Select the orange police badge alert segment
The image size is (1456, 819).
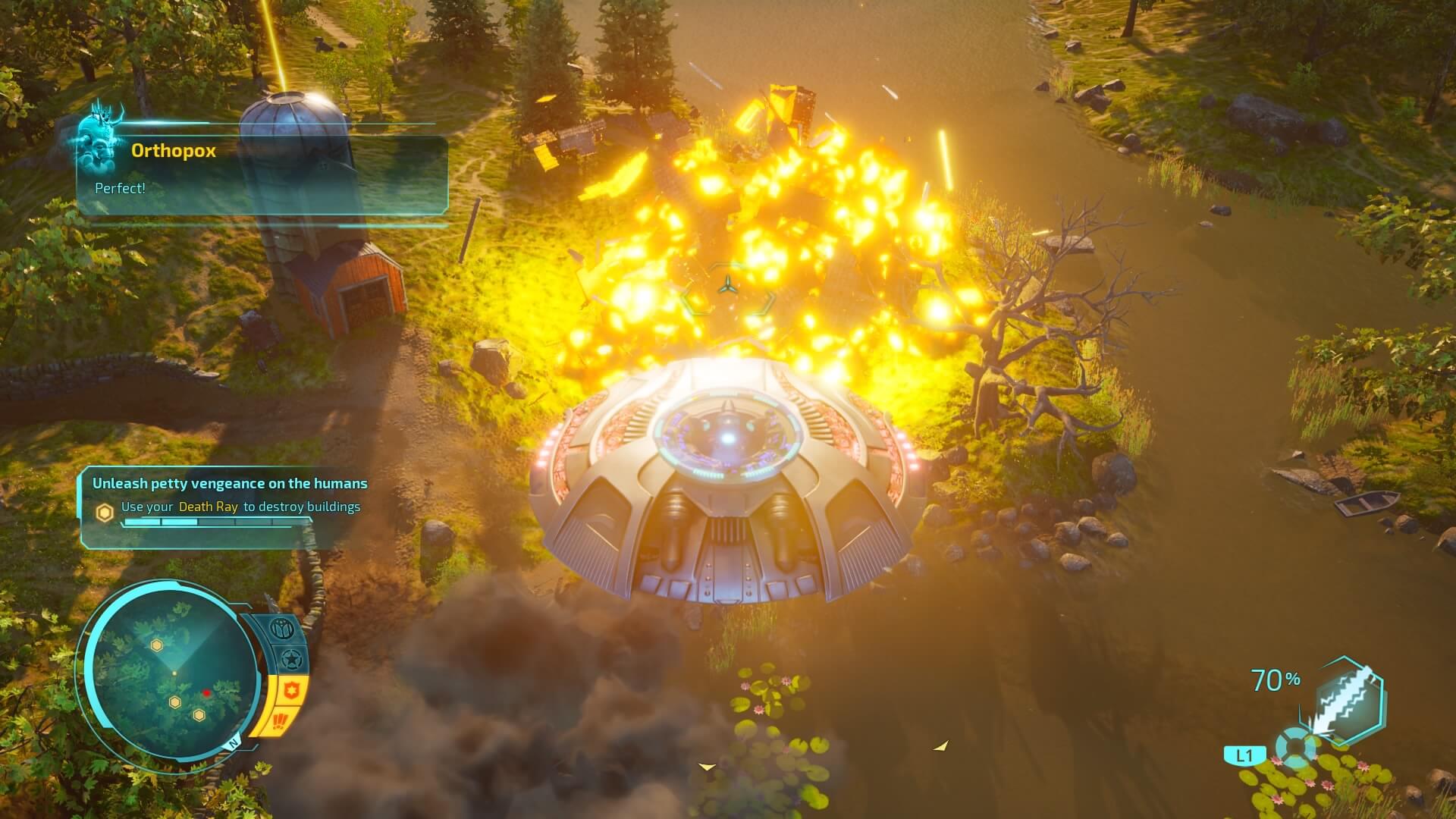click(x=293, y=689)
